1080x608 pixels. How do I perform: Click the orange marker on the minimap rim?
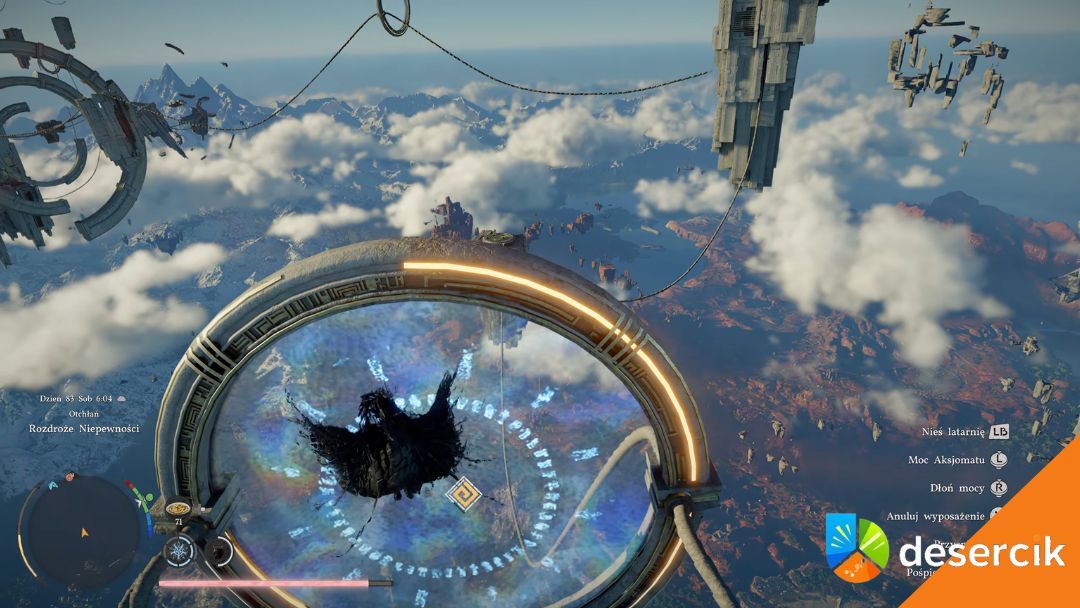point(69,478)
